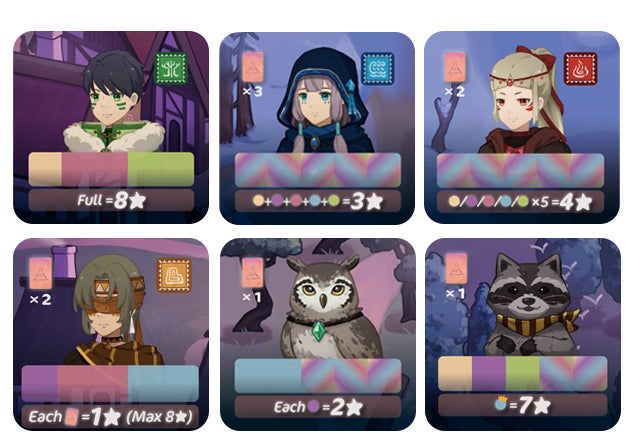Select the raccoon card worth 7 stars
635x445 pixels.
(x=522, y=334)
